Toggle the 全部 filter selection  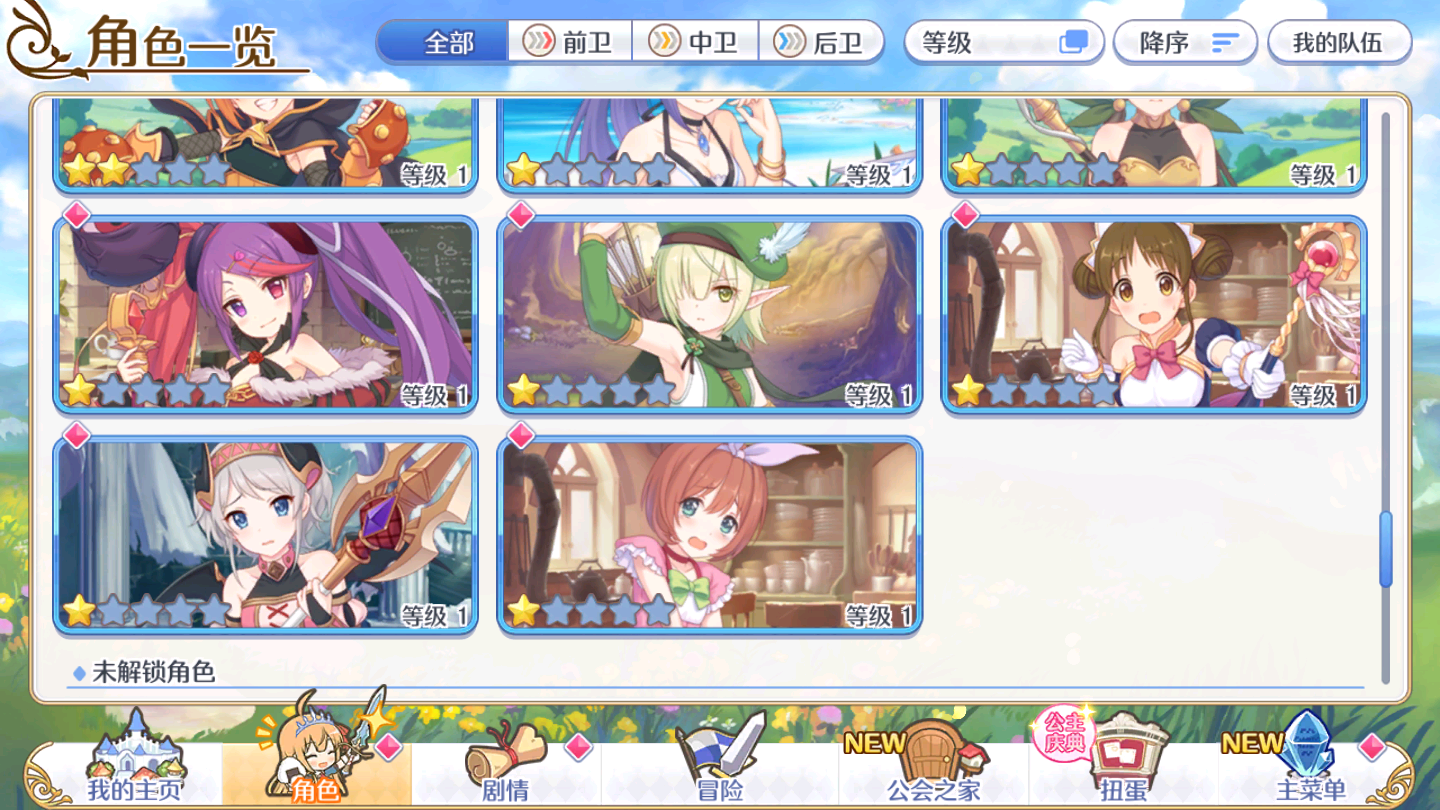[443, 42]
